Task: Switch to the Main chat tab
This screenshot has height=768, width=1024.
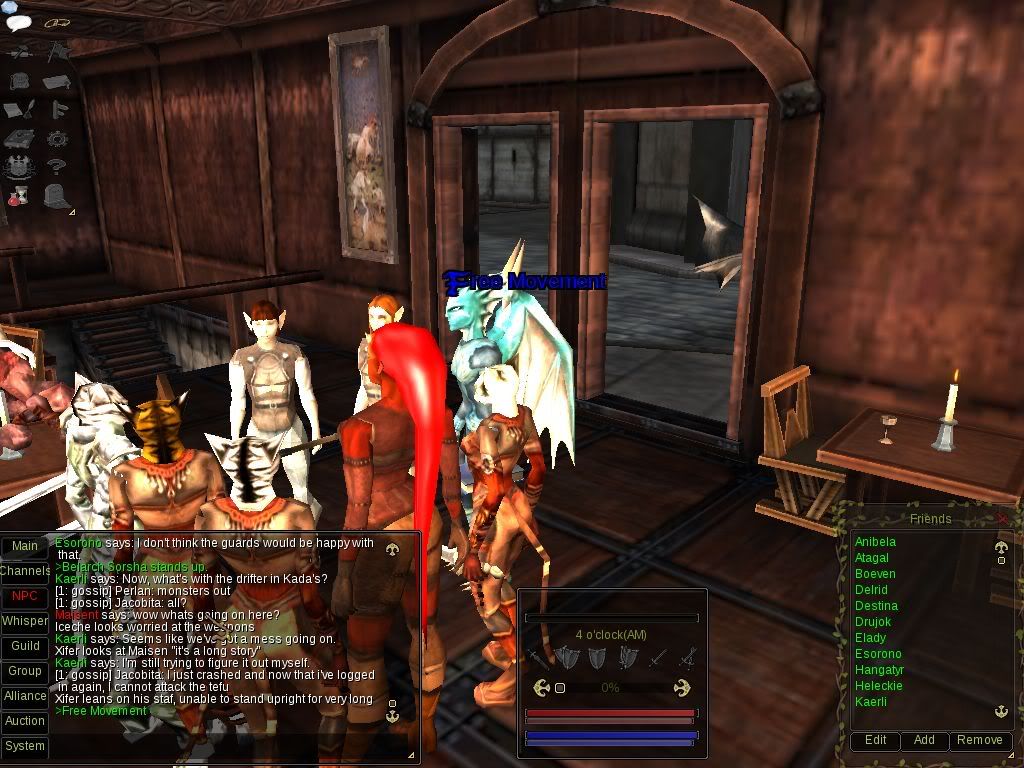Action: tap(25, 546)
